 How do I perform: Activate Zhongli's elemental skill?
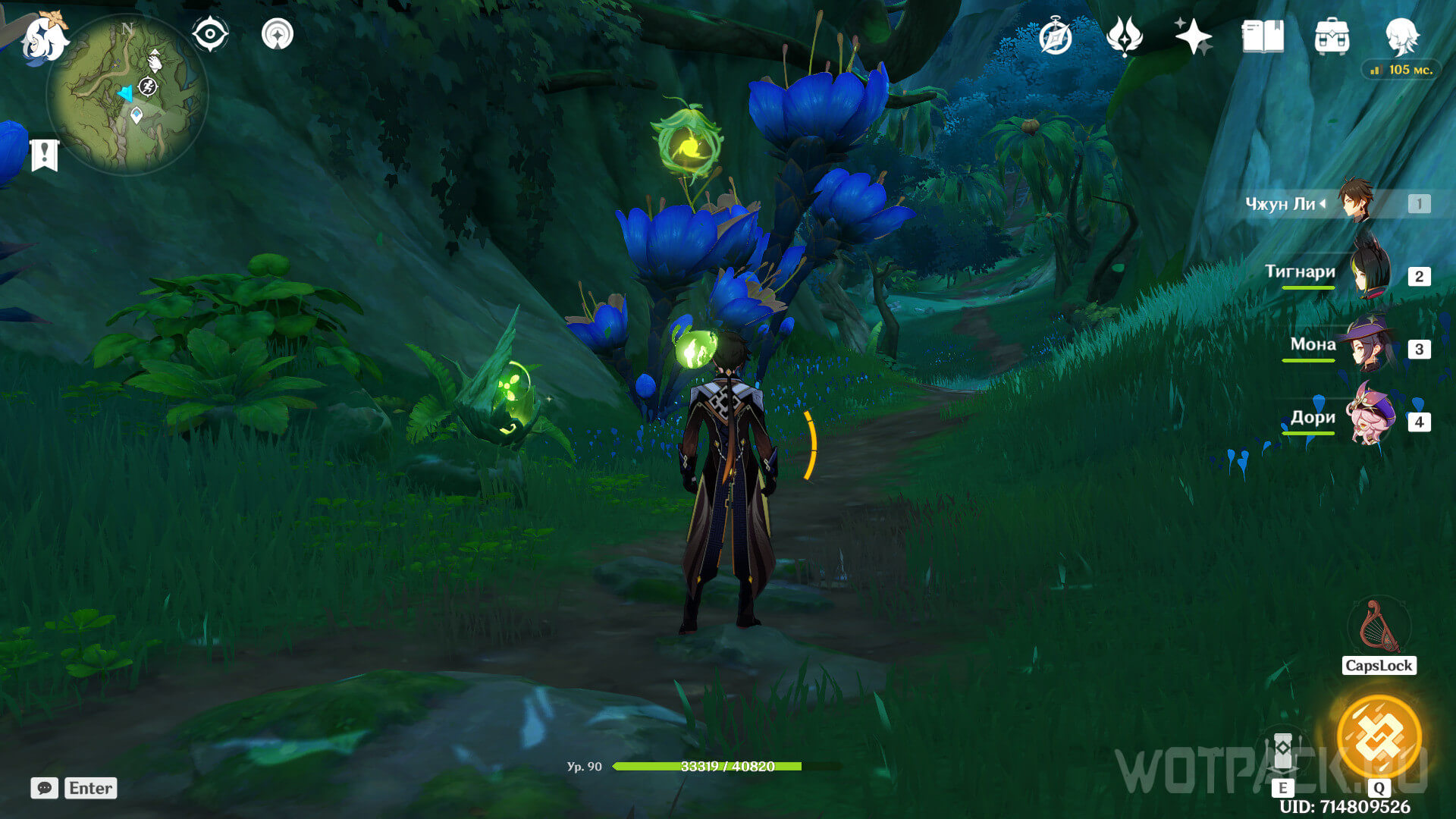coord(1282,751)
